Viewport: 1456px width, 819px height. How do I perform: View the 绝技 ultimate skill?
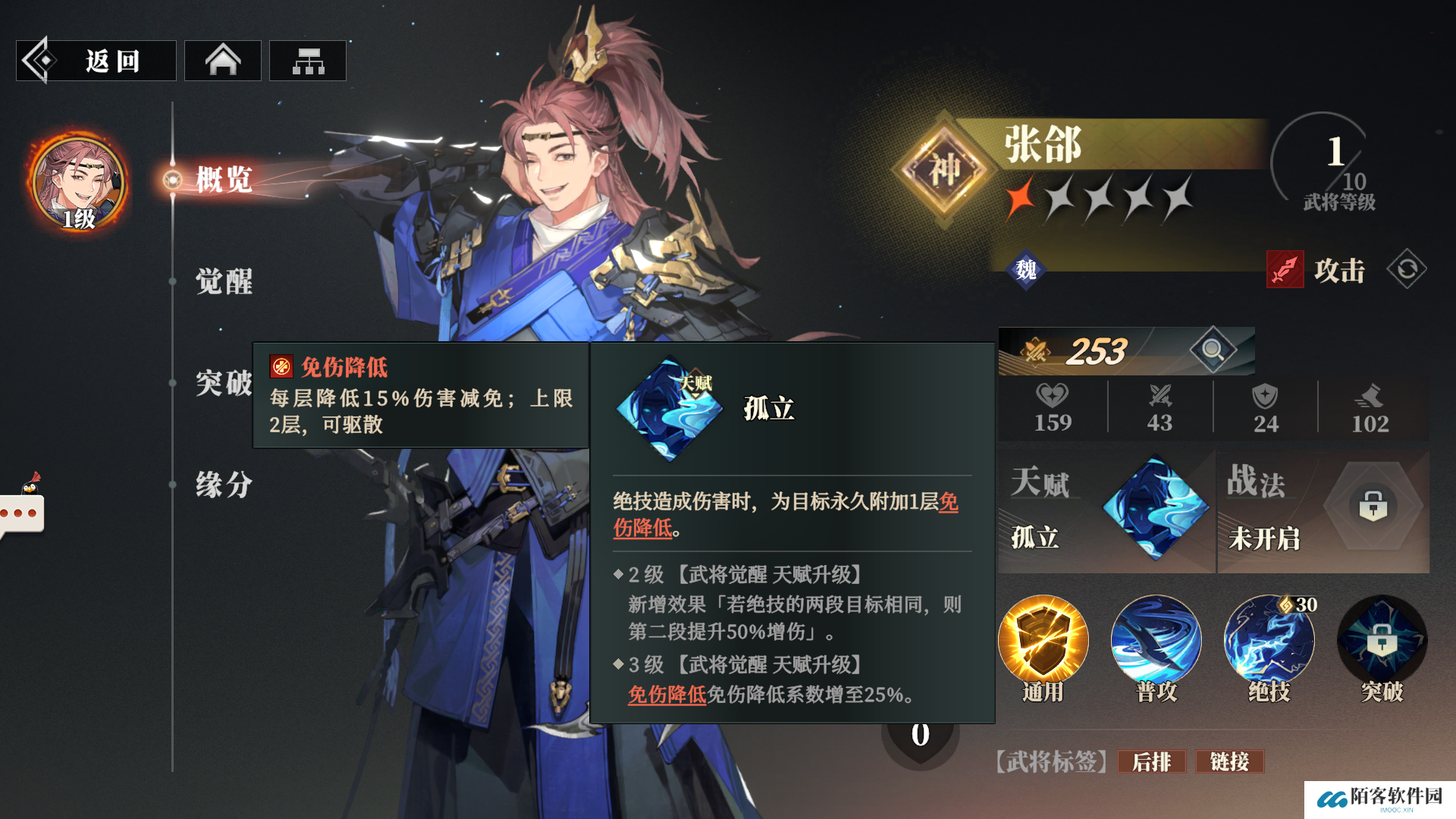(1269, 642)
